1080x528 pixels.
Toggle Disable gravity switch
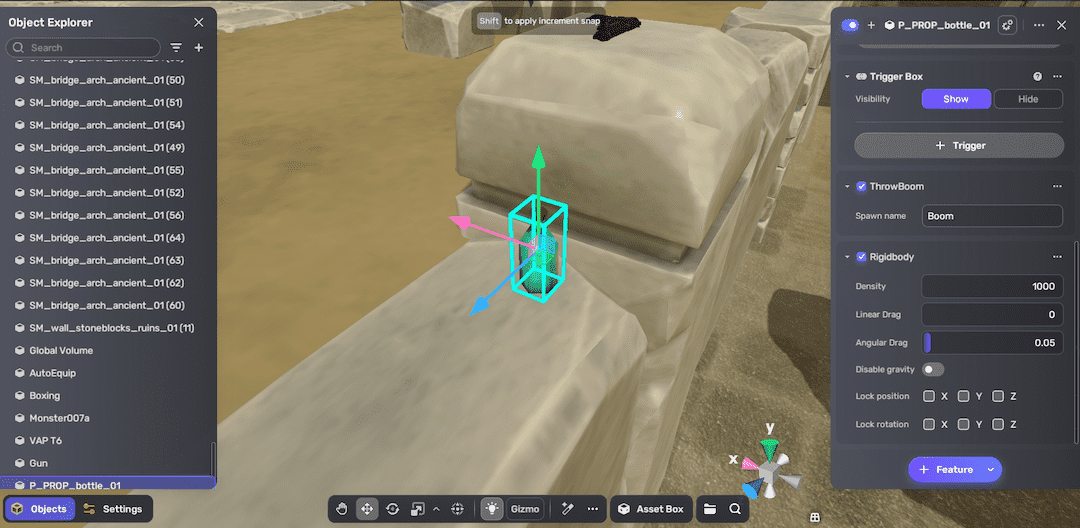[933, 370]
